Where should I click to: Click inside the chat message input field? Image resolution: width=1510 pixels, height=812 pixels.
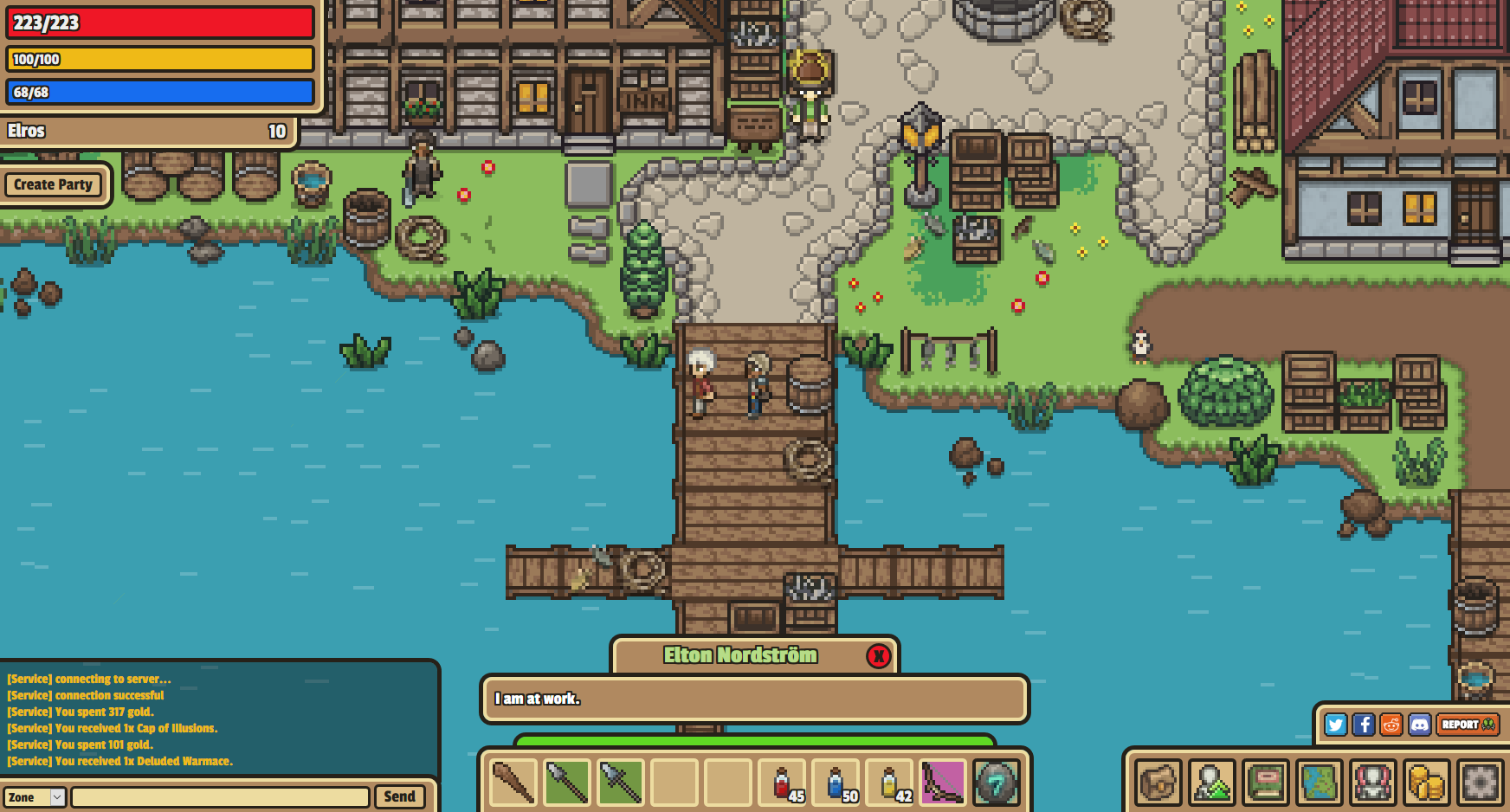click(x=221, y=796)
